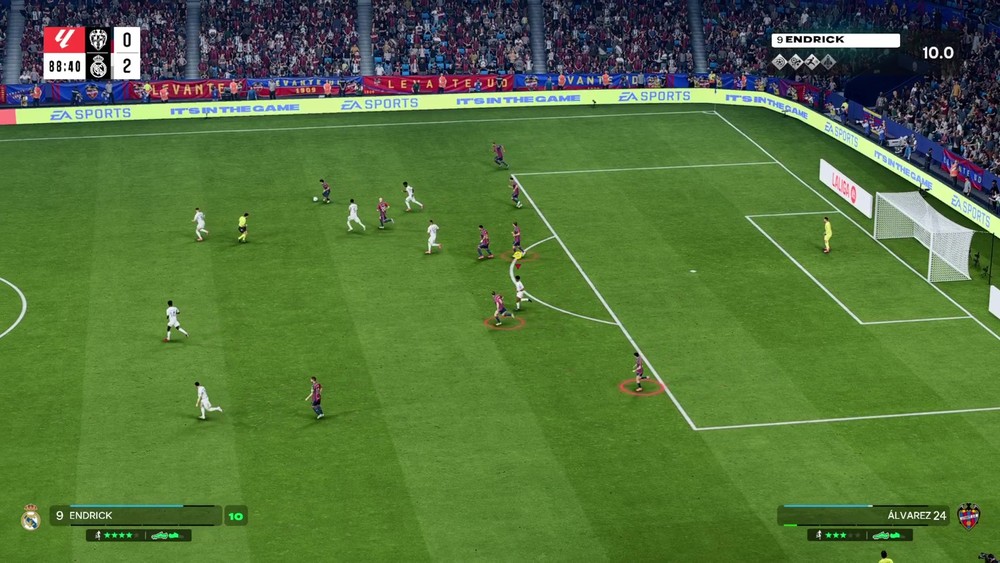Image resolution: width=1000 pixels, height=563 pixels.
Task: Click the LaLiga logo on the scoreboard
Action: point(64,40)
